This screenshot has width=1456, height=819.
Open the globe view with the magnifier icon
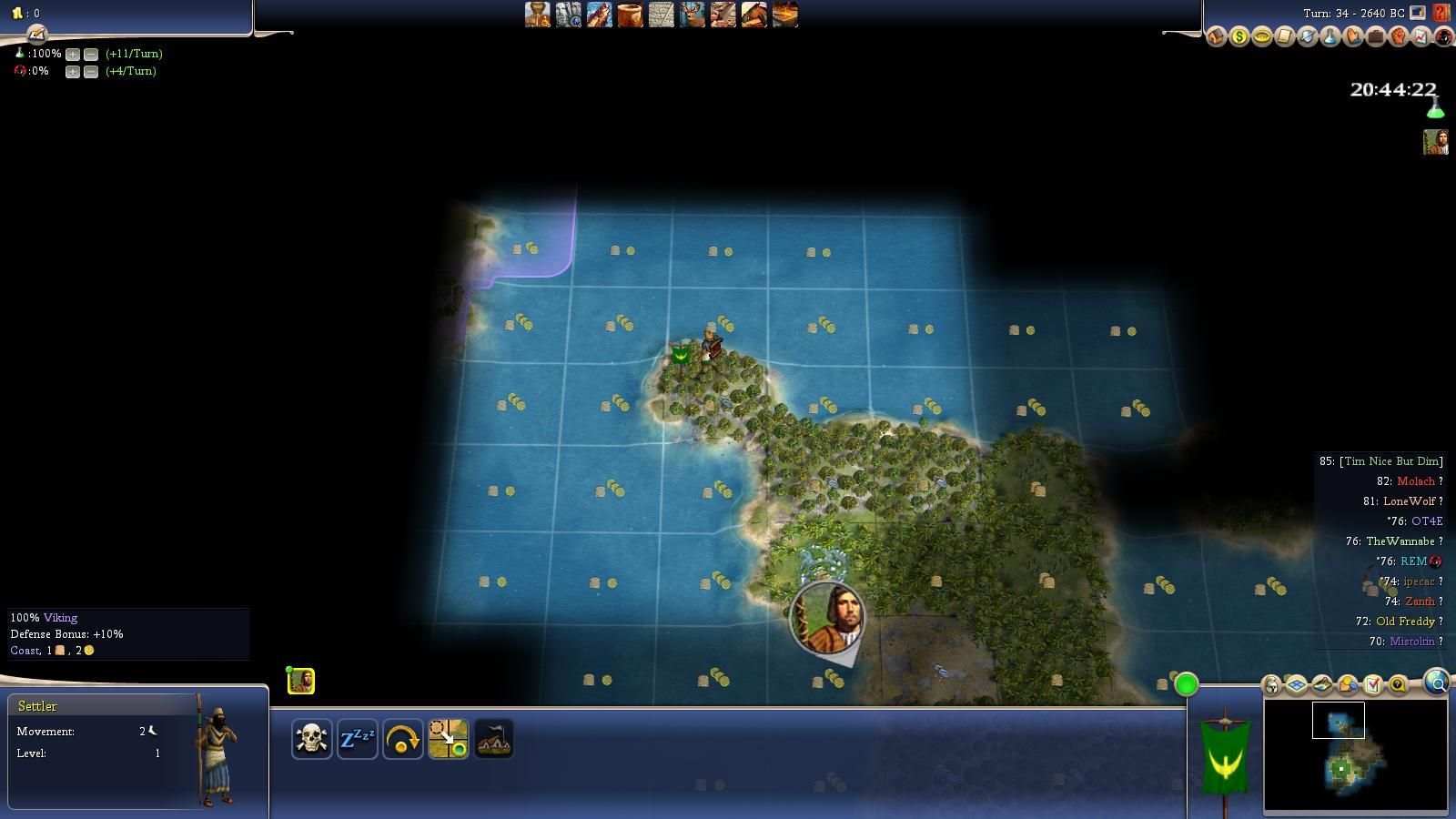[1437, 682]
